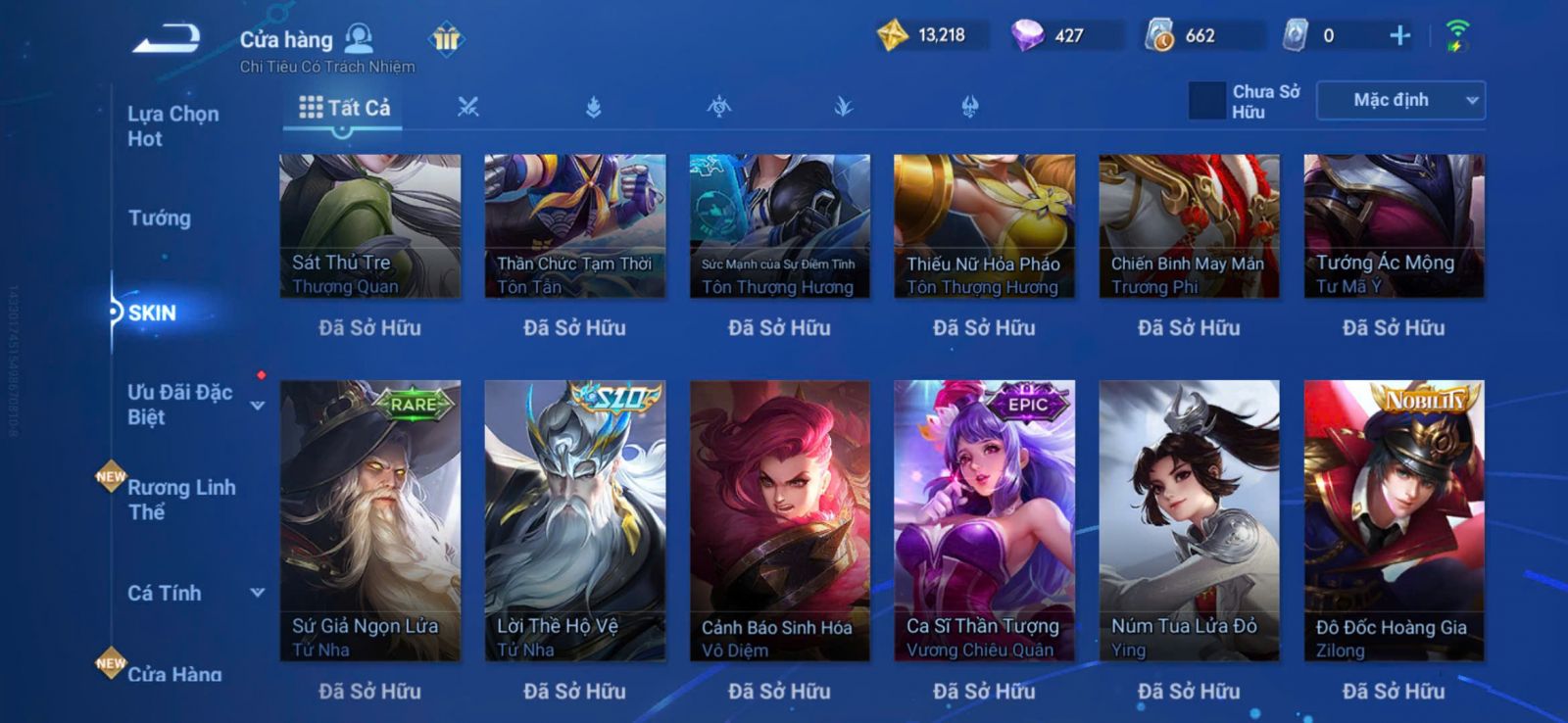Choose Tướng Ác Mộng skin card
The width and height of the screenshot is (1568, 723).
1394,225
